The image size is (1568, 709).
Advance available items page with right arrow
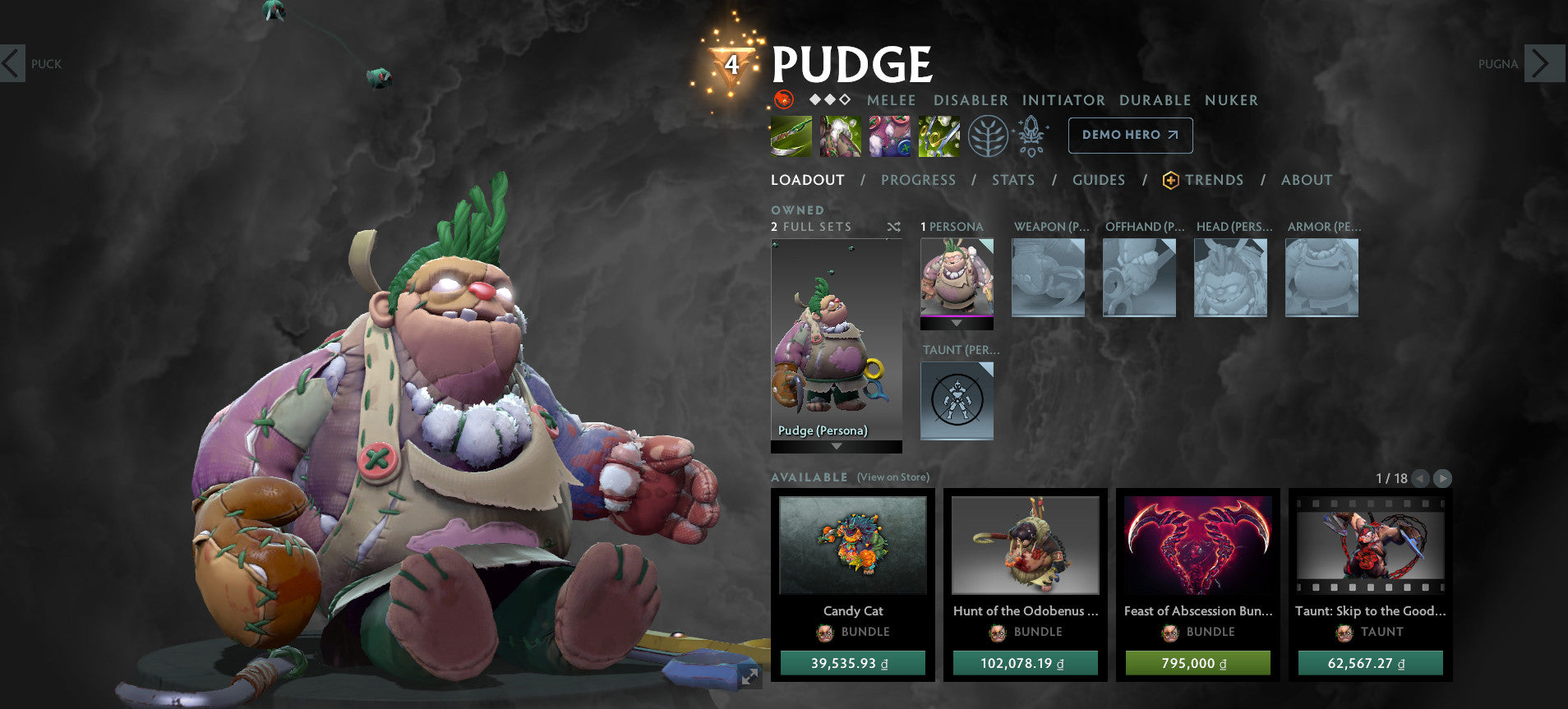[1442, 477]
